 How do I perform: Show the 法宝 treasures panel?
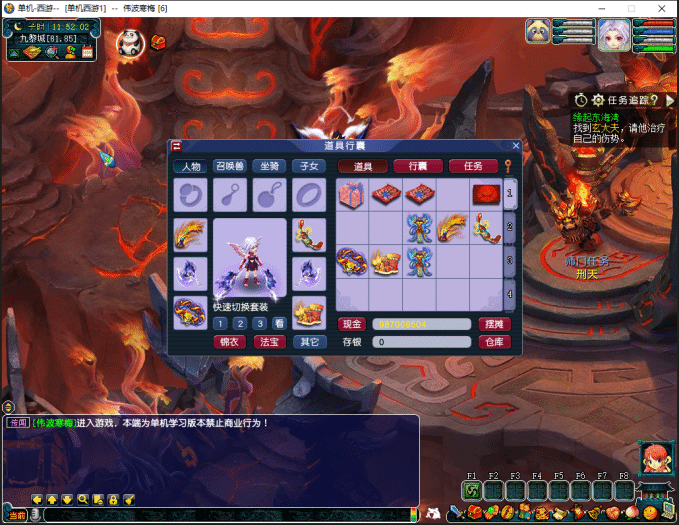pyautogui.click(x=269, y=342)
